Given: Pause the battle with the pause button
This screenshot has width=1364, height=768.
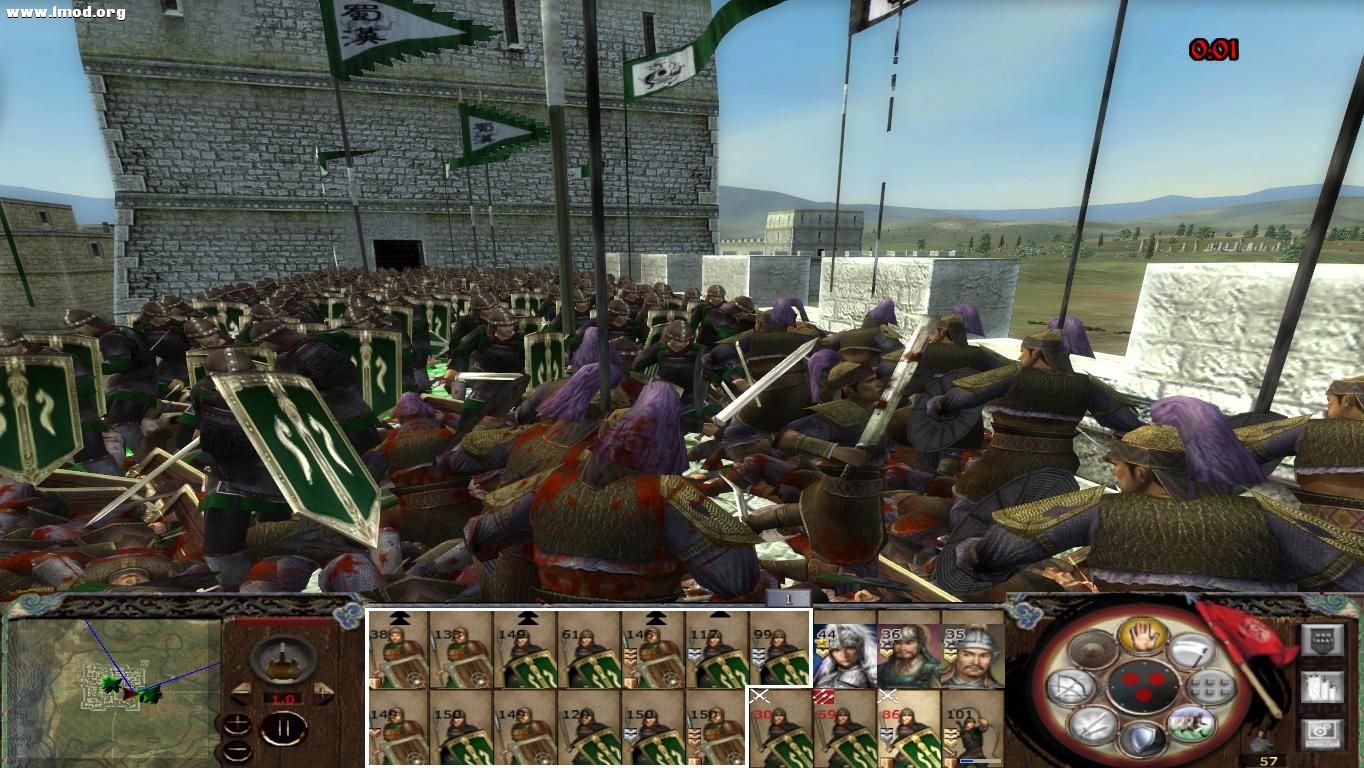Looking at the screenshot, I should [285, 727].
